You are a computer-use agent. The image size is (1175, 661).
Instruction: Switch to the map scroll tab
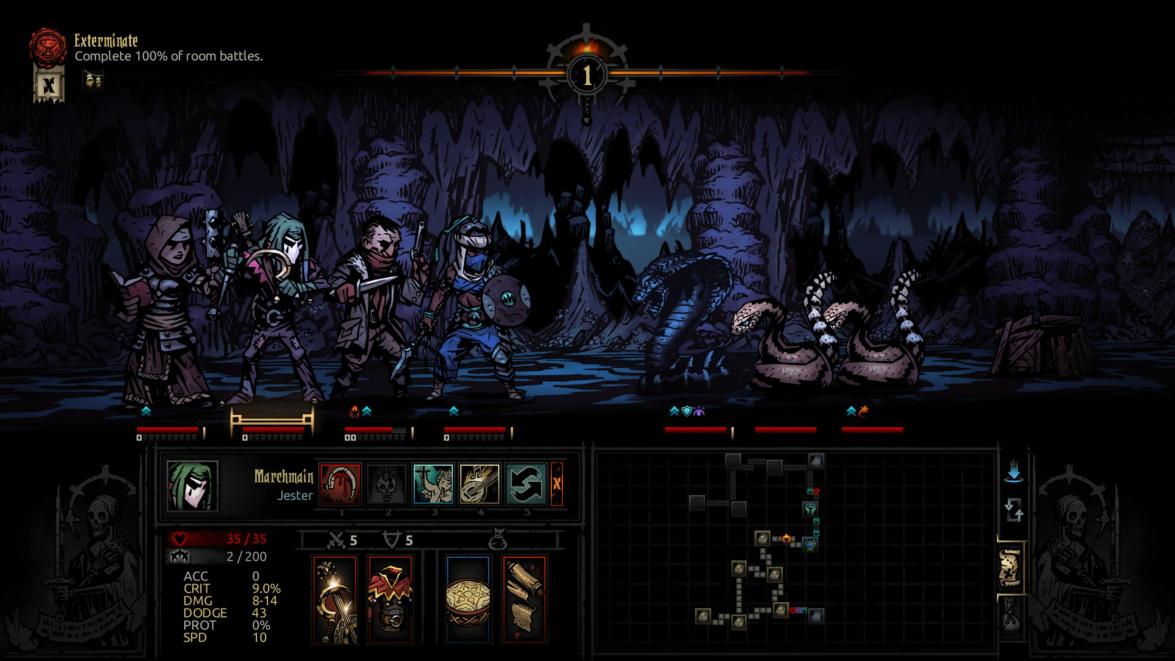(1011, 569)
